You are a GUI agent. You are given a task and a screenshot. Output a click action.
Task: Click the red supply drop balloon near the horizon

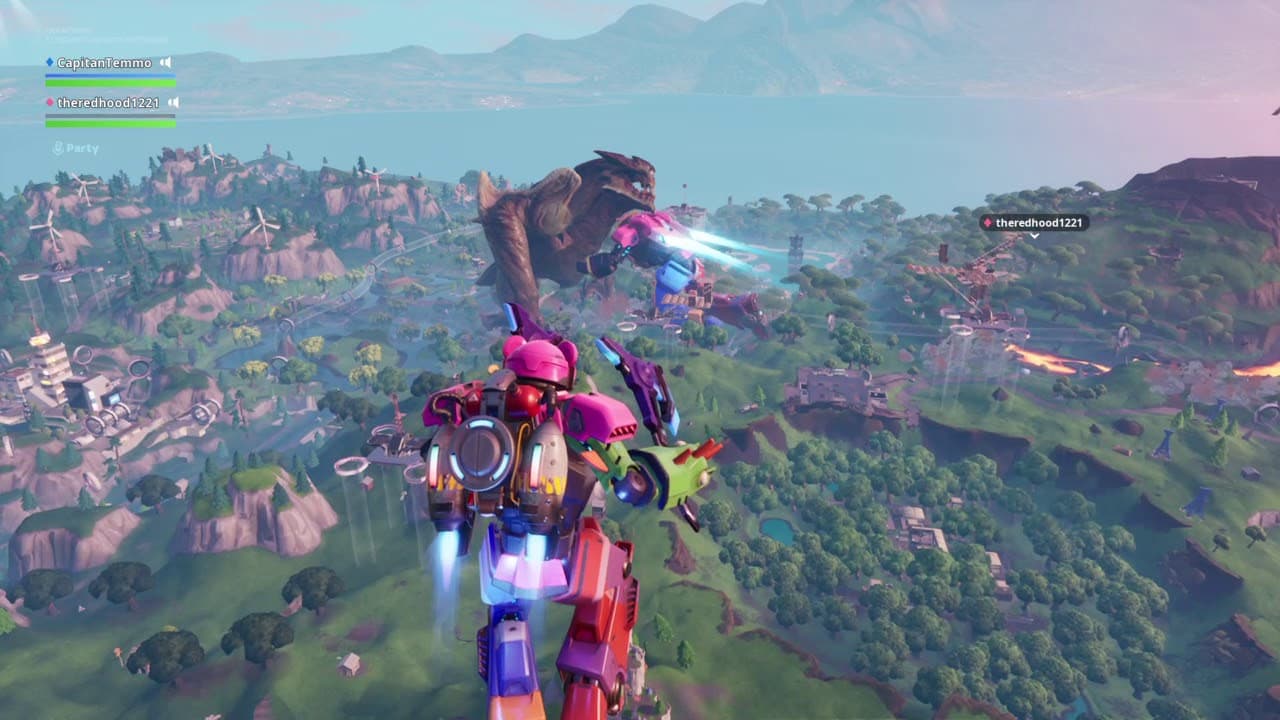coord(686,184)
